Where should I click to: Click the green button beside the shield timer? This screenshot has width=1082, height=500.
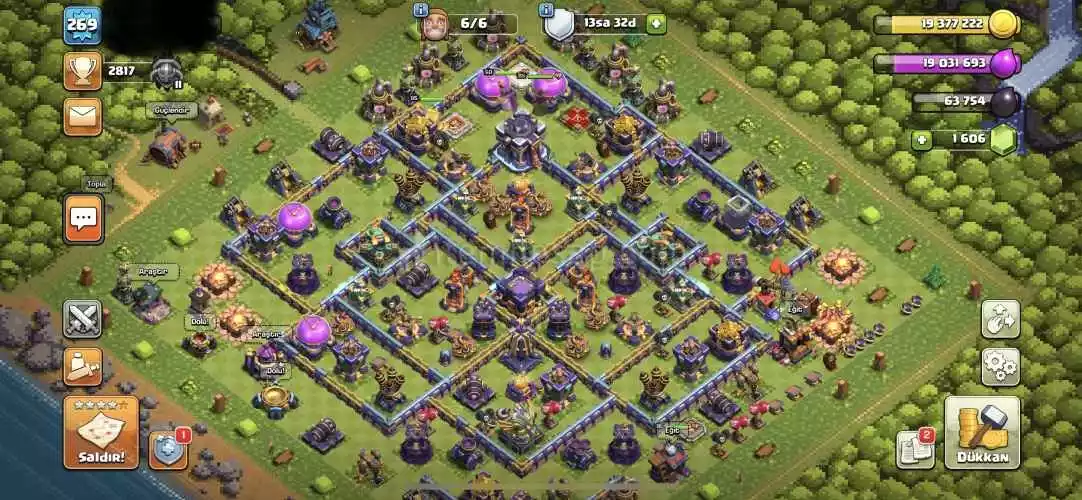(655, 22)
